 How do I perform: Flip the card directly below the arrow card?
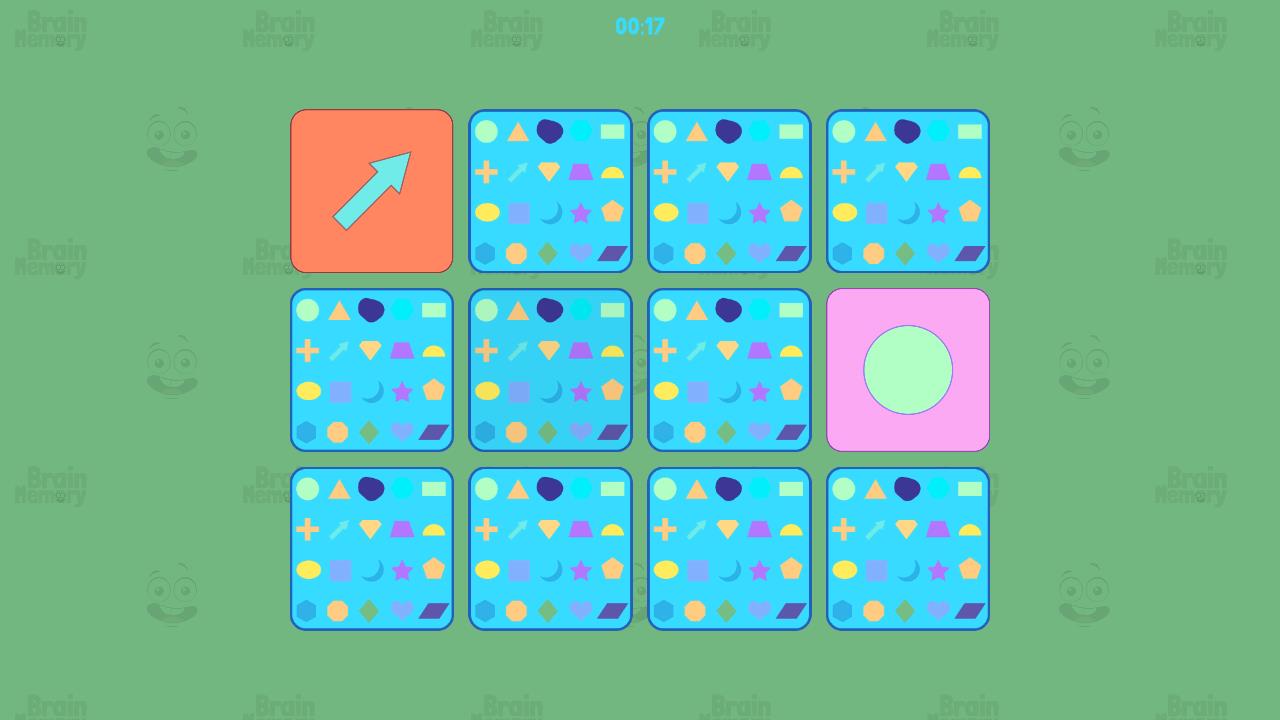pyautogui.click(x=371, y=369)
